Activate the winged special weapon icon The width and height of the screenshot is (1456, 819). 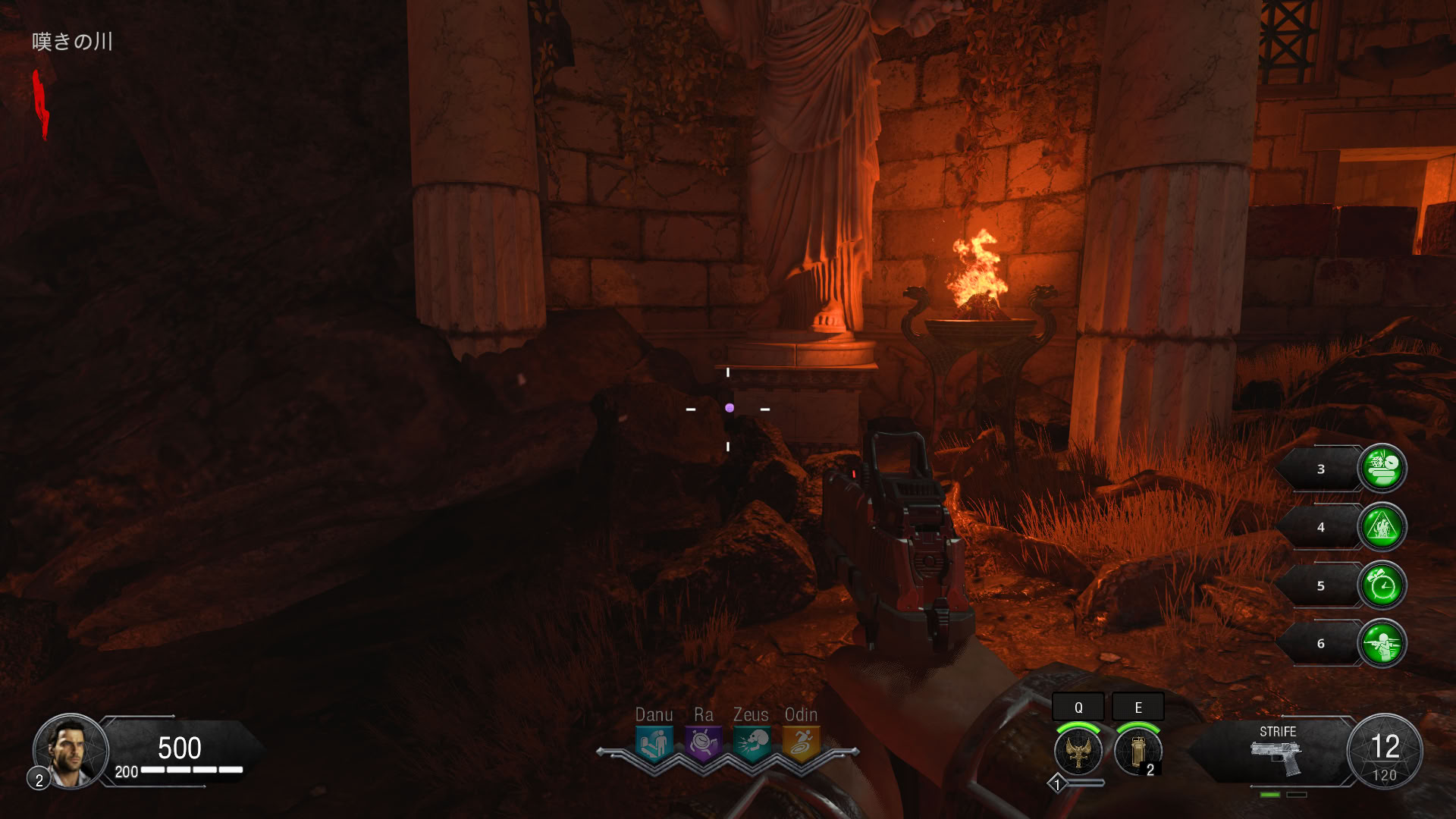tap(1078, 752)
